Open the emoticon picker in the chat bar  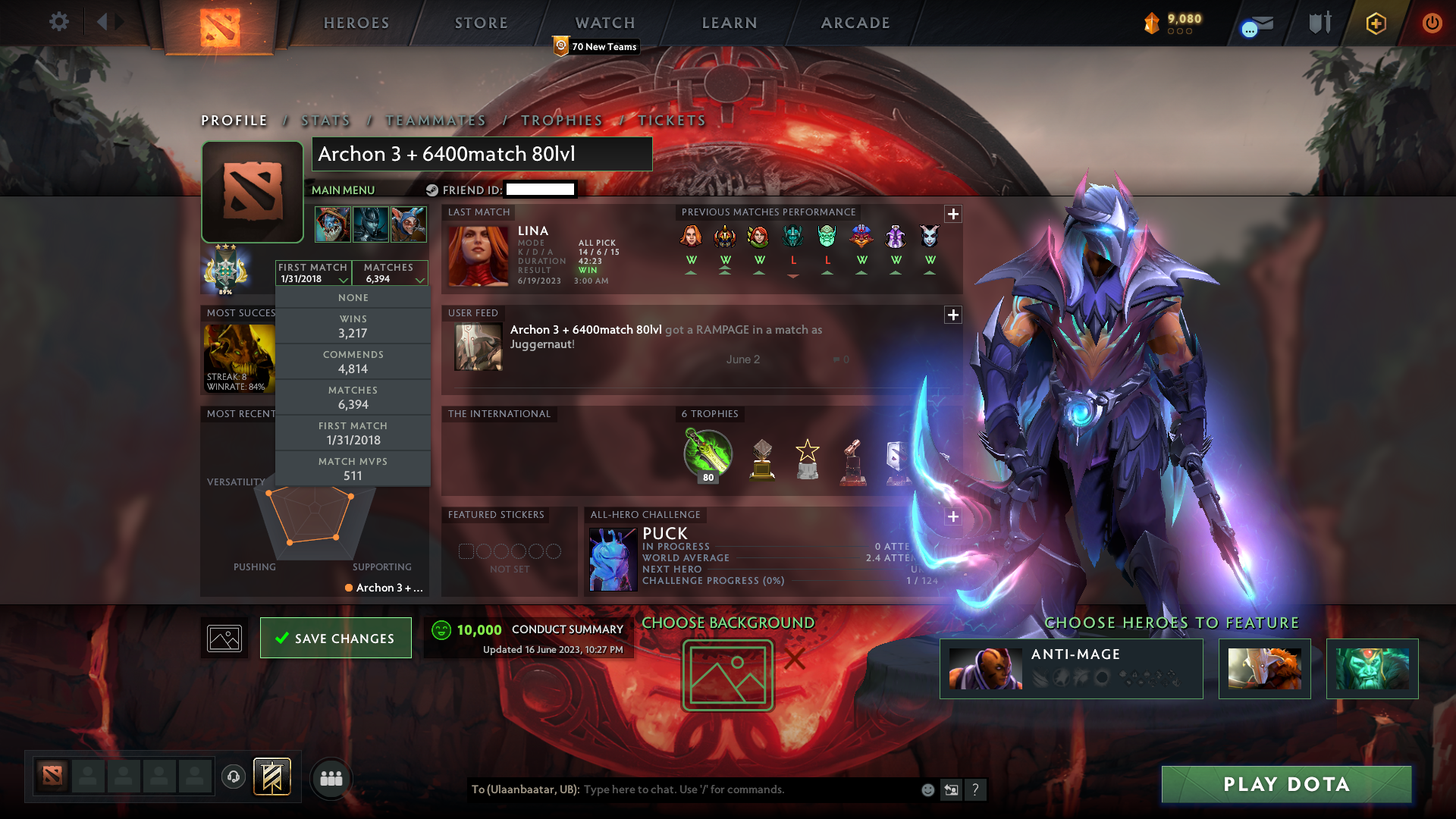[x=927, y=789]
